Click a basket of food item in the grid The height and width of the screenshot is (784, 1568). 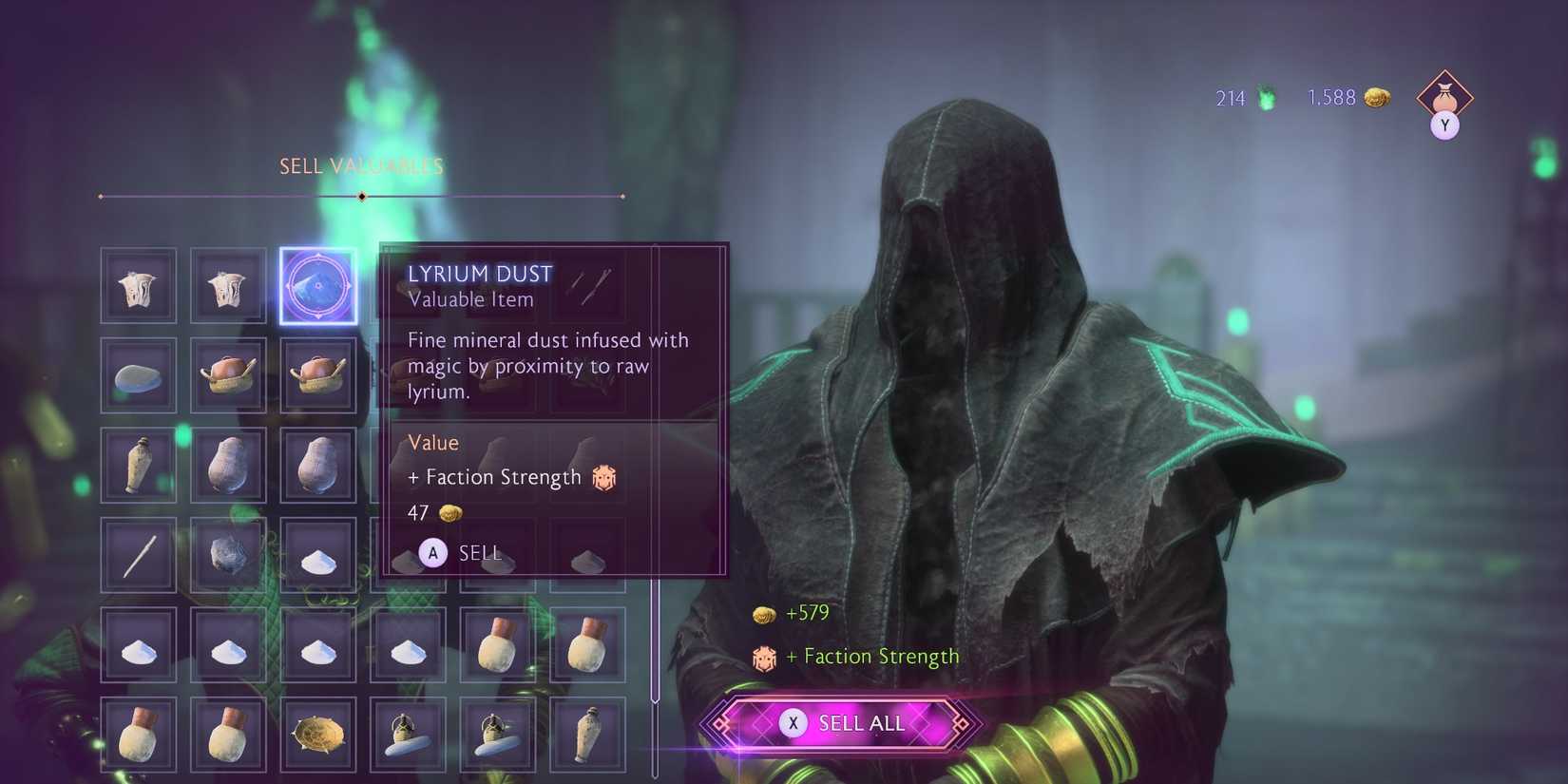pos(228,373)
